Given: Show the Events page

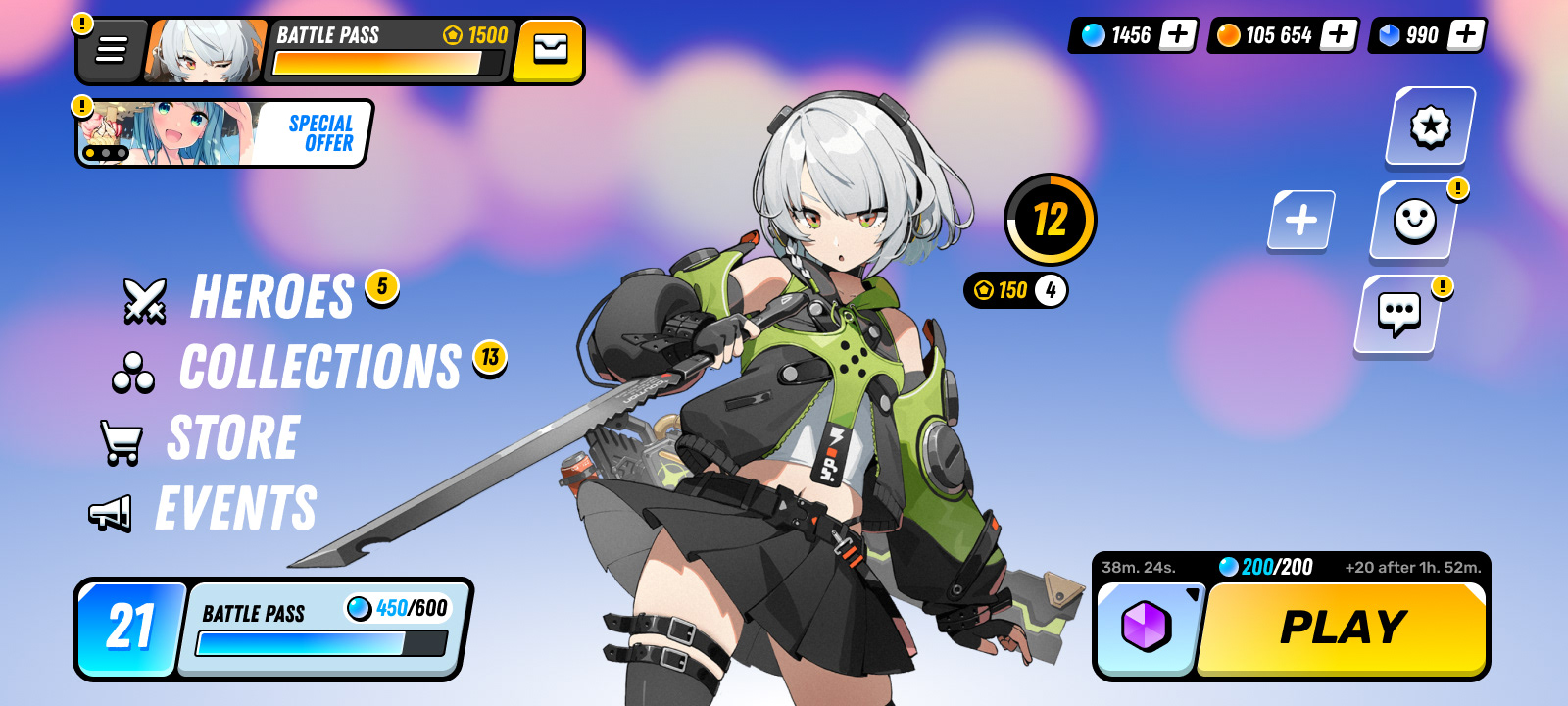Looking at the screenshot, I should (x=235, y=508).
